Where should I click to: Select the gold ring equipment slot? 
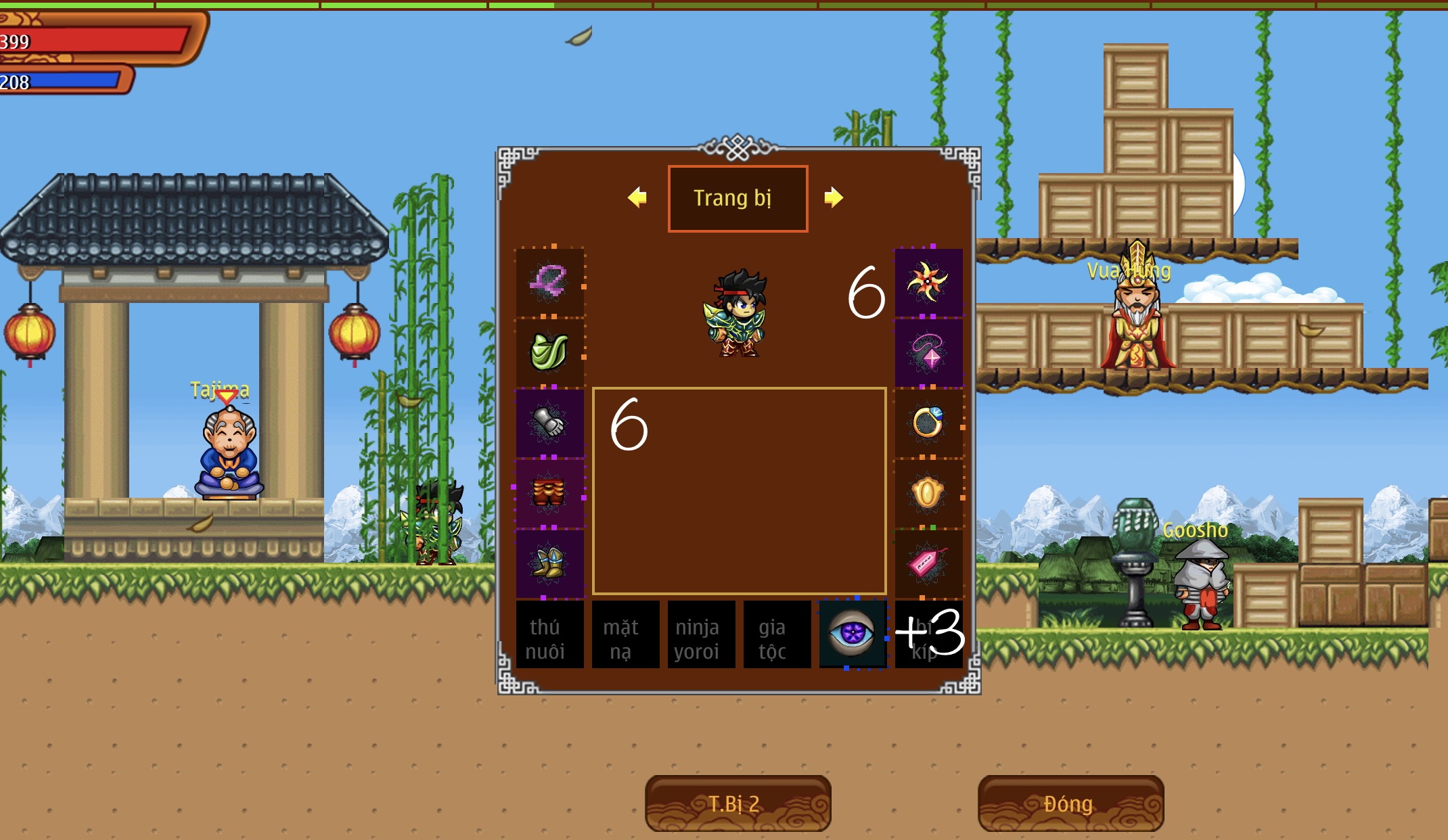click(928, 423)
